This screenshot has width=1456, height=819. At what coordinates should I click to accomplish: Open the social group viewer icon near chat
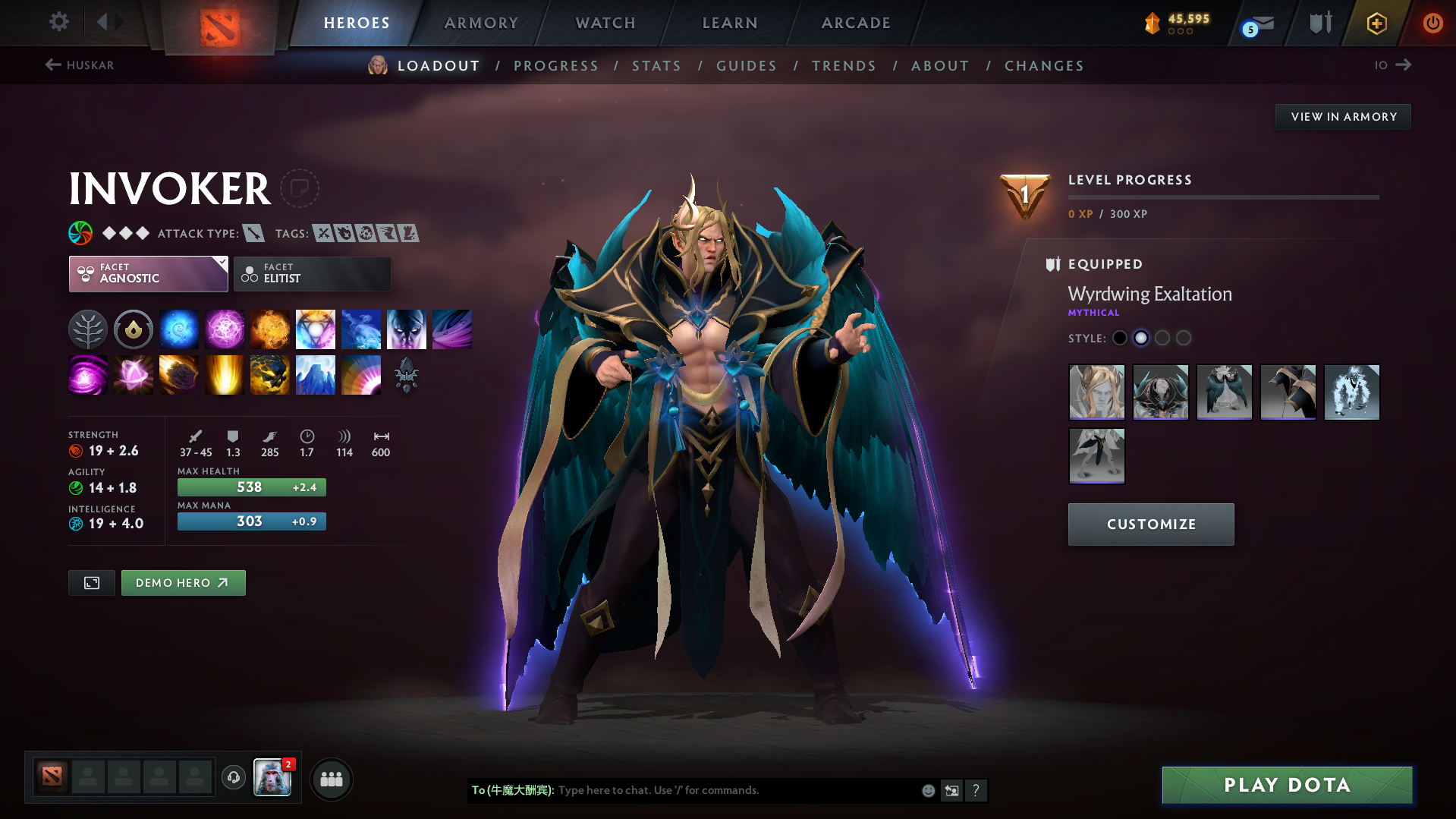coord(332,779)
